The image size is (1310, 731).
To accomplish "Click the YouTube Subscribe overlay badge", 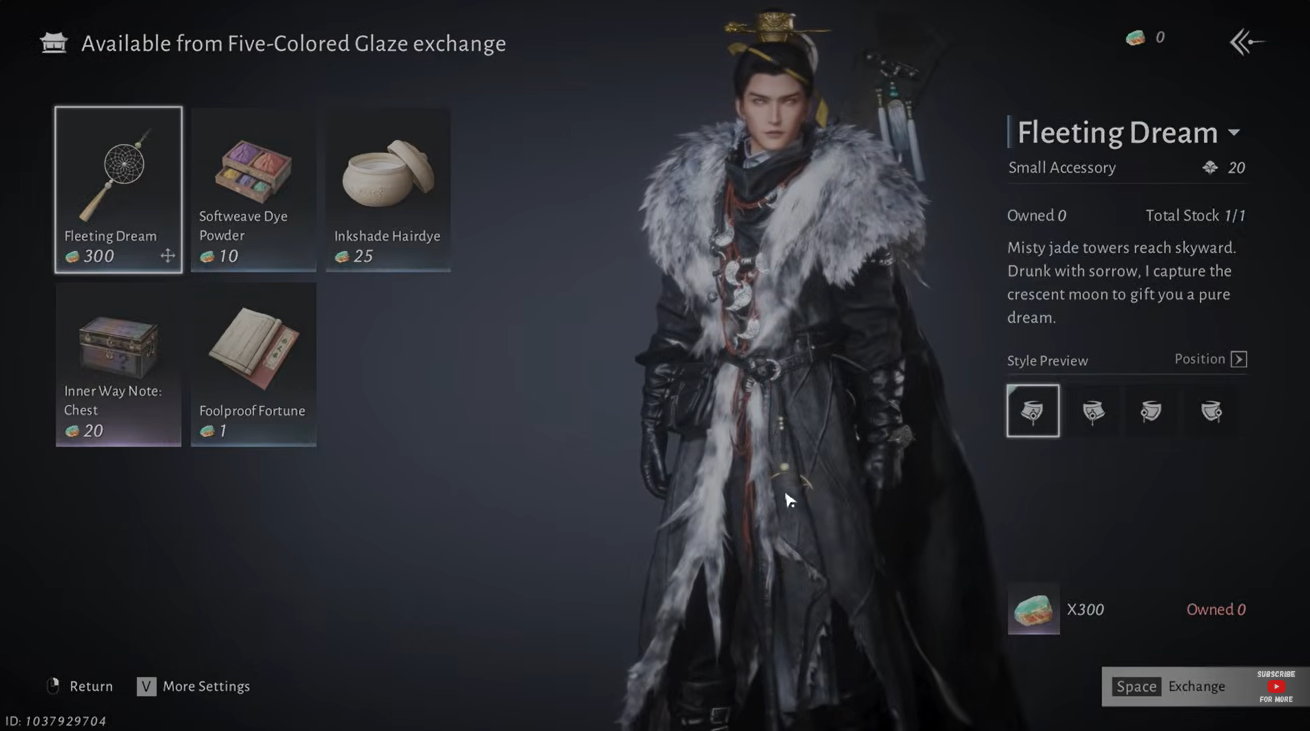I will (x=1276, y=686).
